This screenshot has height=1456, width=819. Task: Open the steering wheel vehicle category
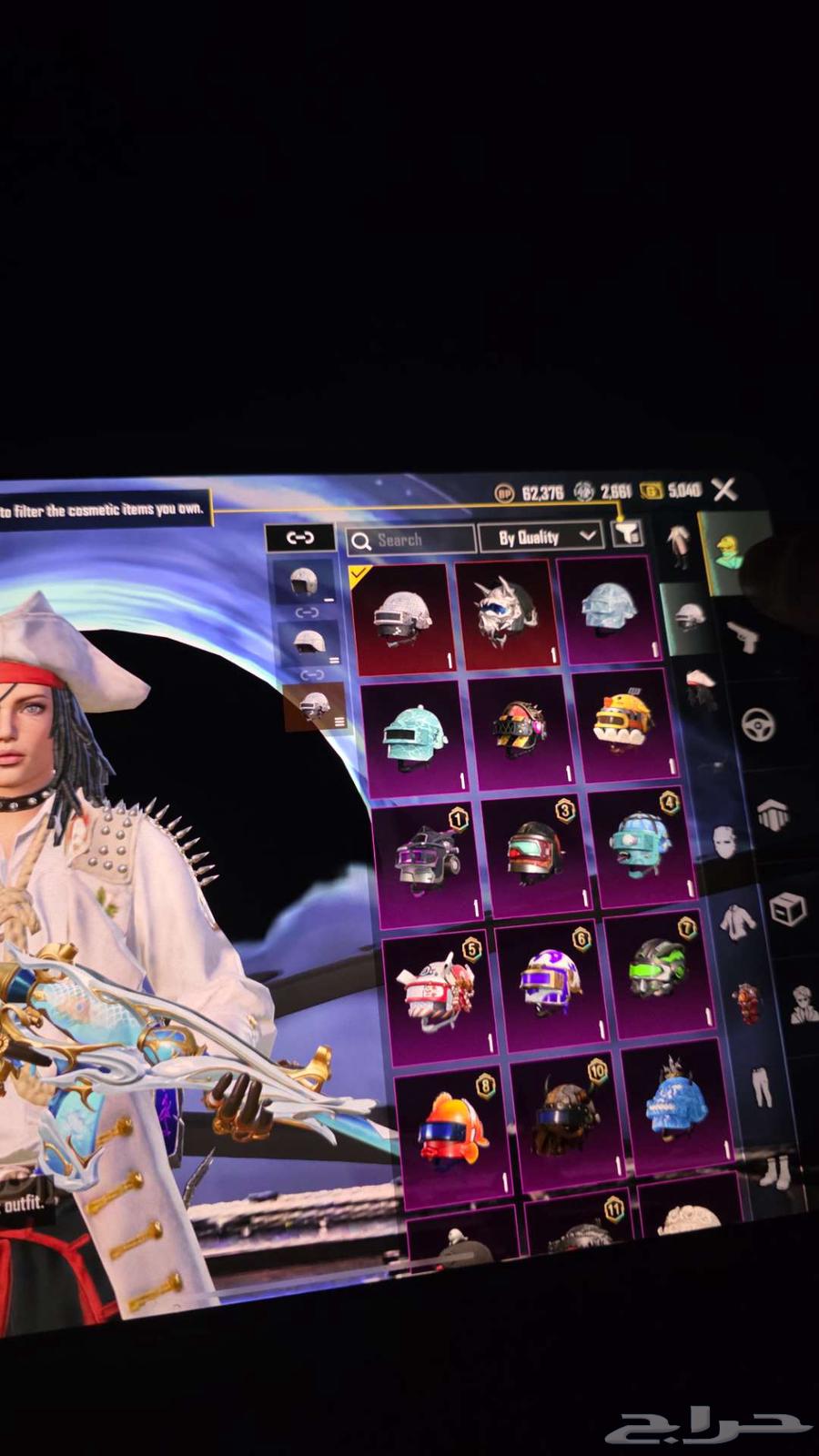click(759, 725)
